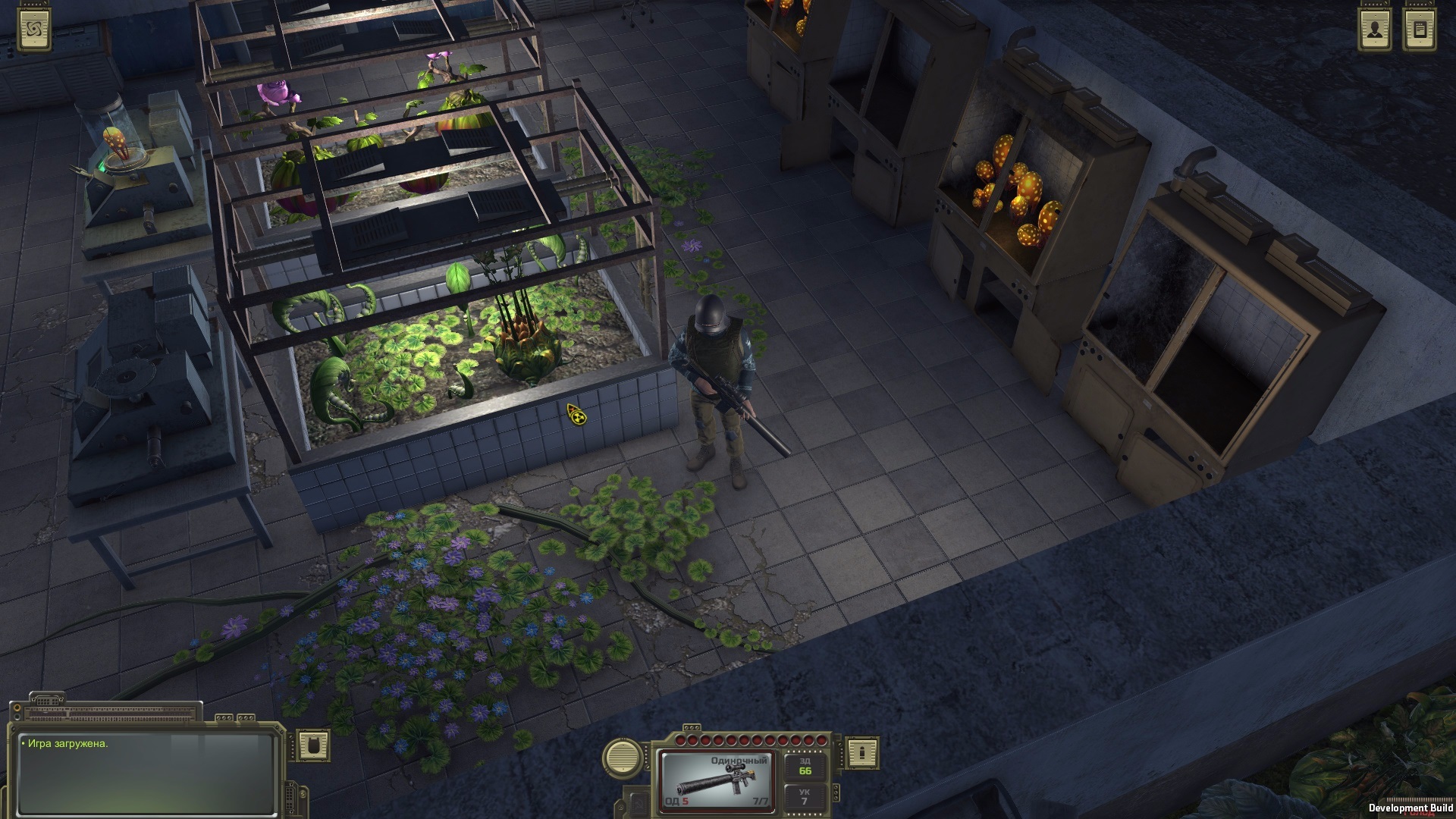Screen dimensions: 1456x819
Task: Open the character sheet portrait button
Action: click(1374, 30)
